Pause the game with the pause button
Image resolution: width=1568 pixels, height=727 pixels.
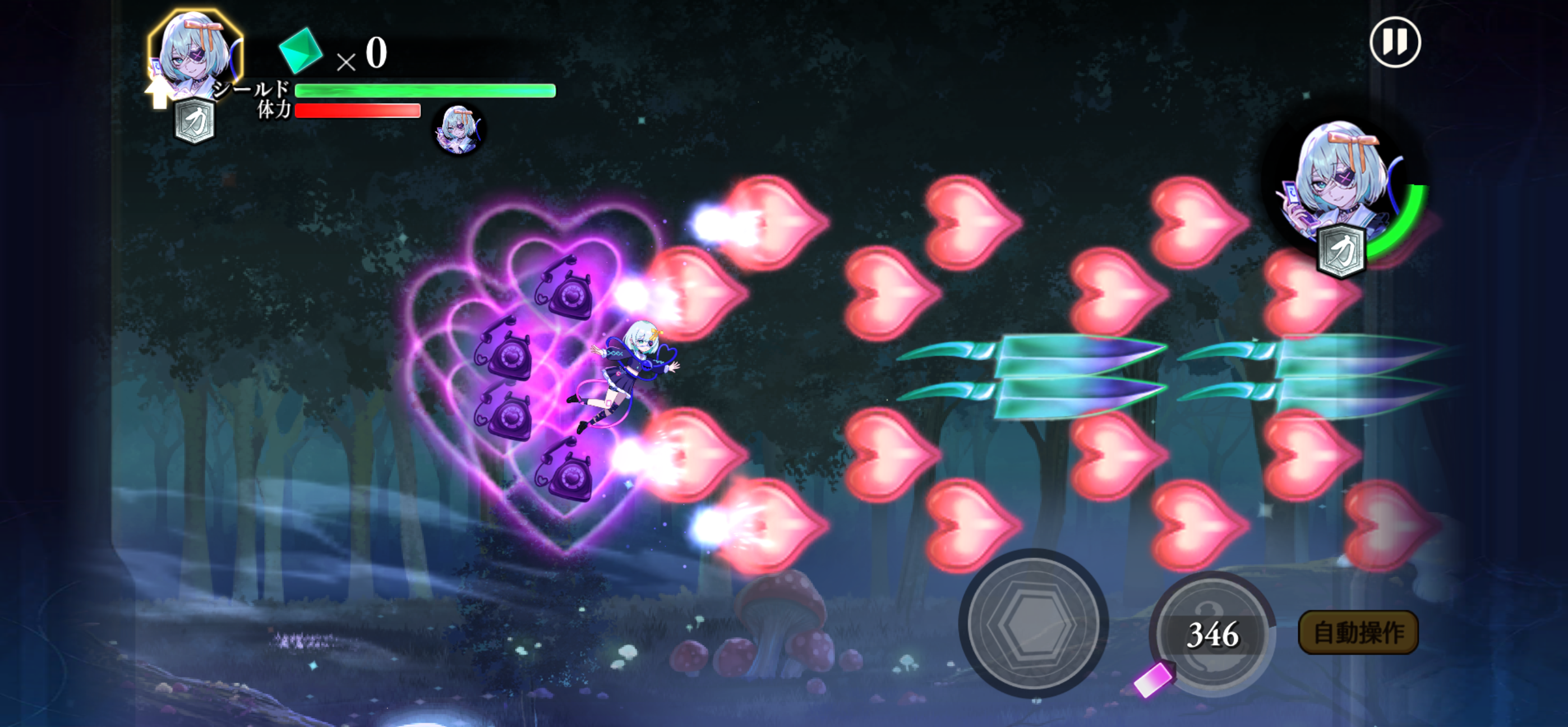tap(1395, 43)
